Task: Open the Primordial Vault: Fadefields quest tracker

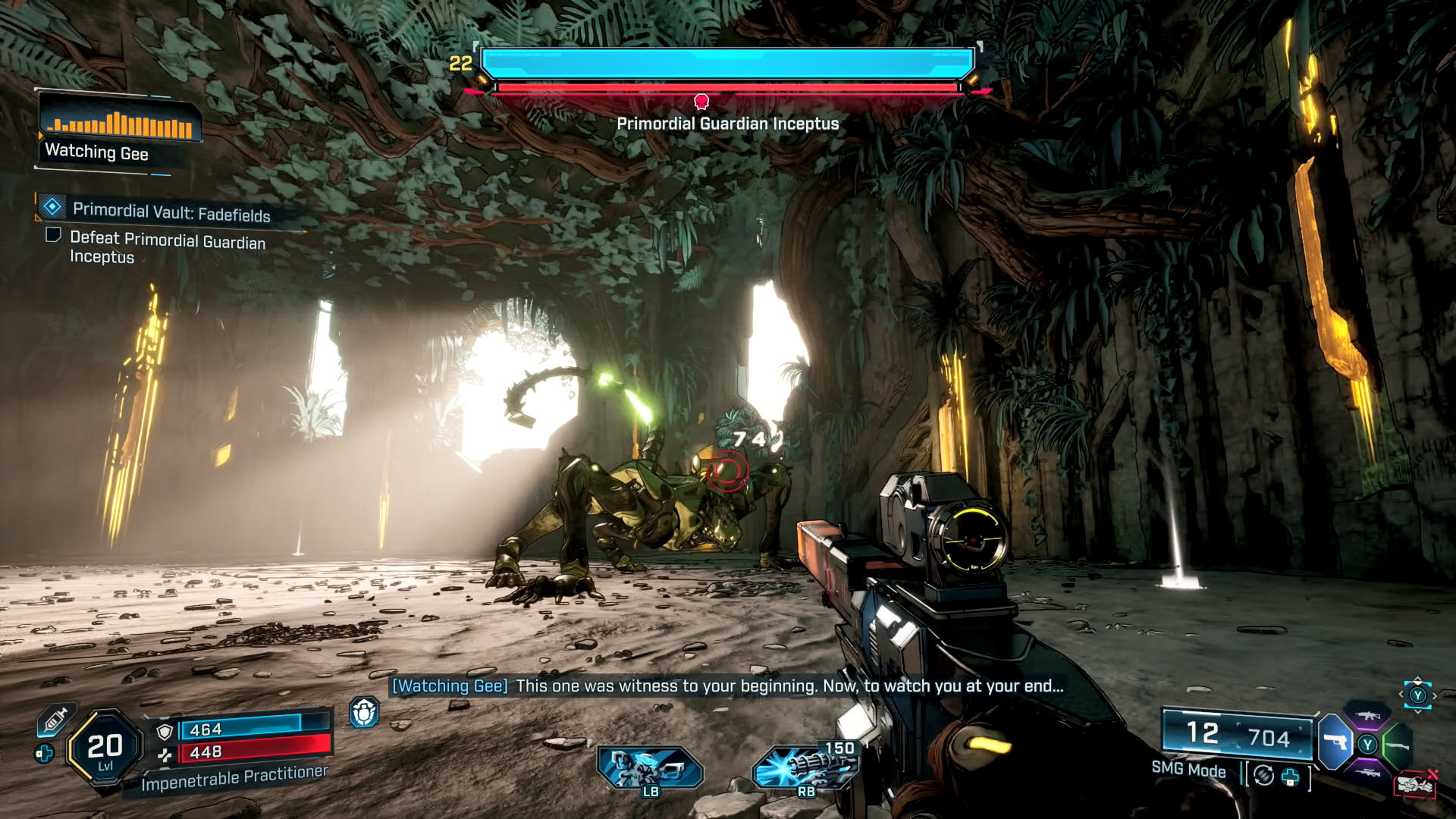Action: 171,212
